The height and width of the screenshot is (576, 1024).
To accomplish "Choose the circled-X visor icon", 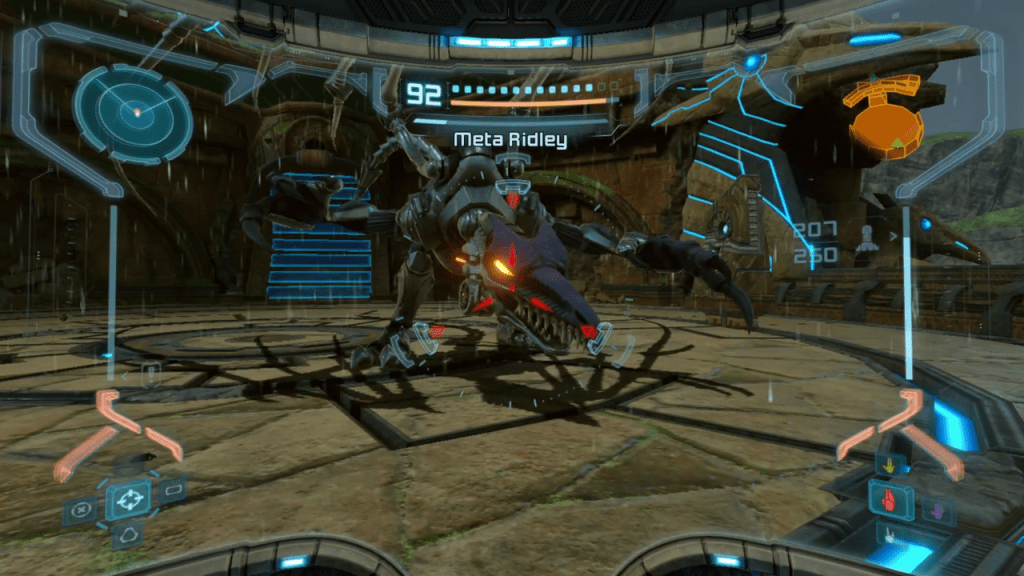I will pyautogui.click(x=80, y=510).
